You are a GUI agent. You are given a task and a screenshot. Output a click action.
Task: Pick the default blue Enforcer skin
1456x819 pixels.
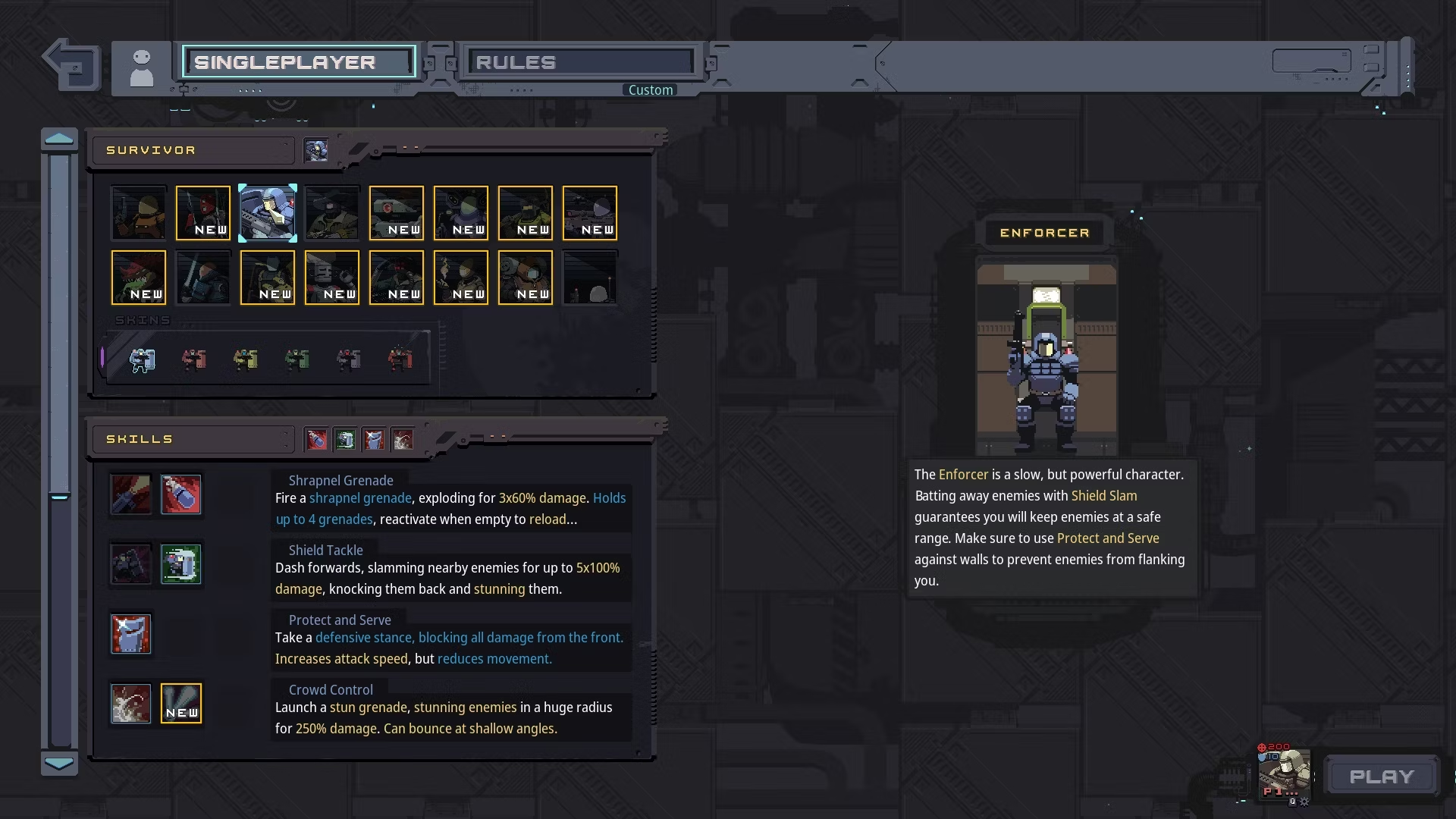coord(143,359)
